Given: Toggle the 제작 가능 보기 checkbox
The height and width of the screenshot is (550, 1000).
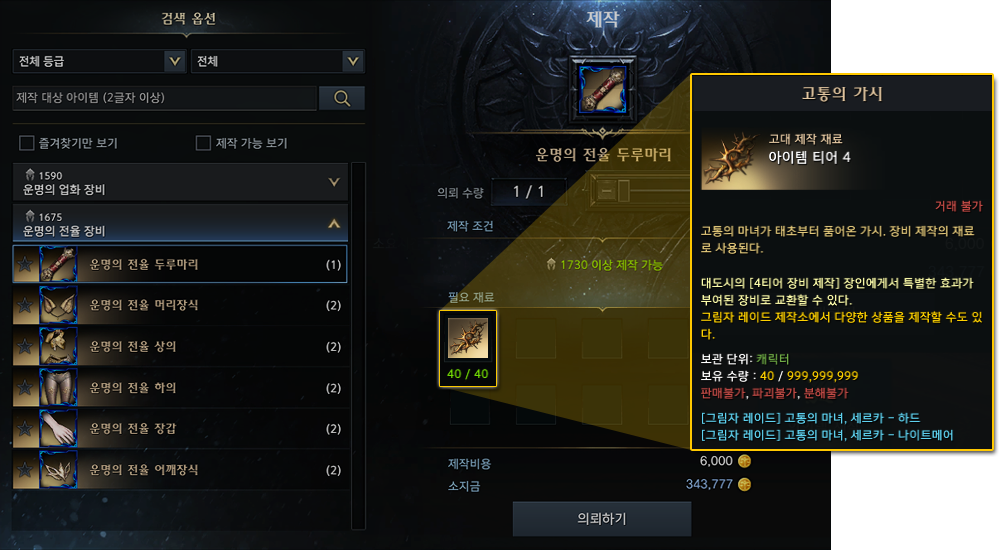Looking at the screenshot, I should 204,143.
